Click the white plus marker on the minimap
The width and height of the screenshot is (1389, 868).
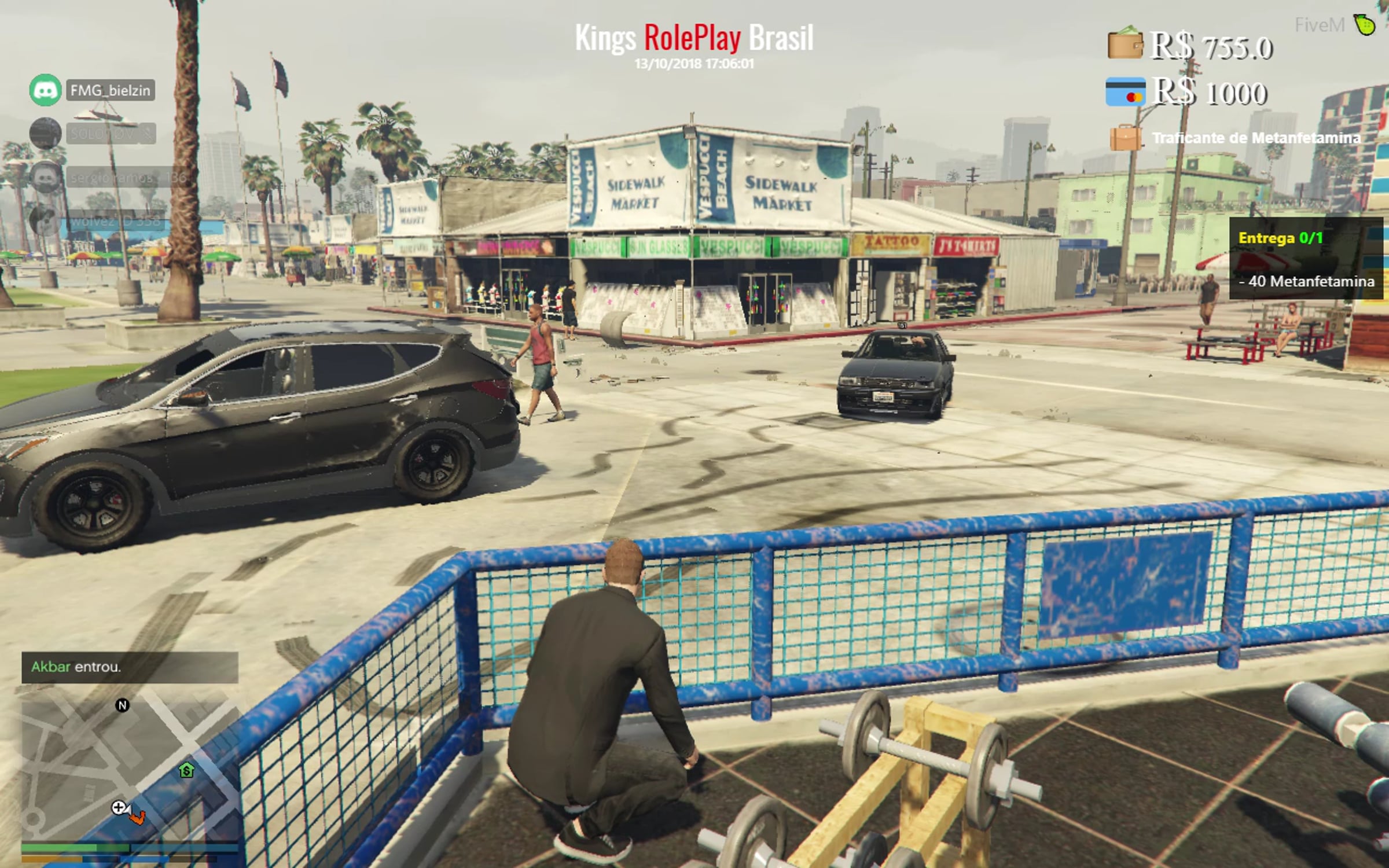pos(119,807)
